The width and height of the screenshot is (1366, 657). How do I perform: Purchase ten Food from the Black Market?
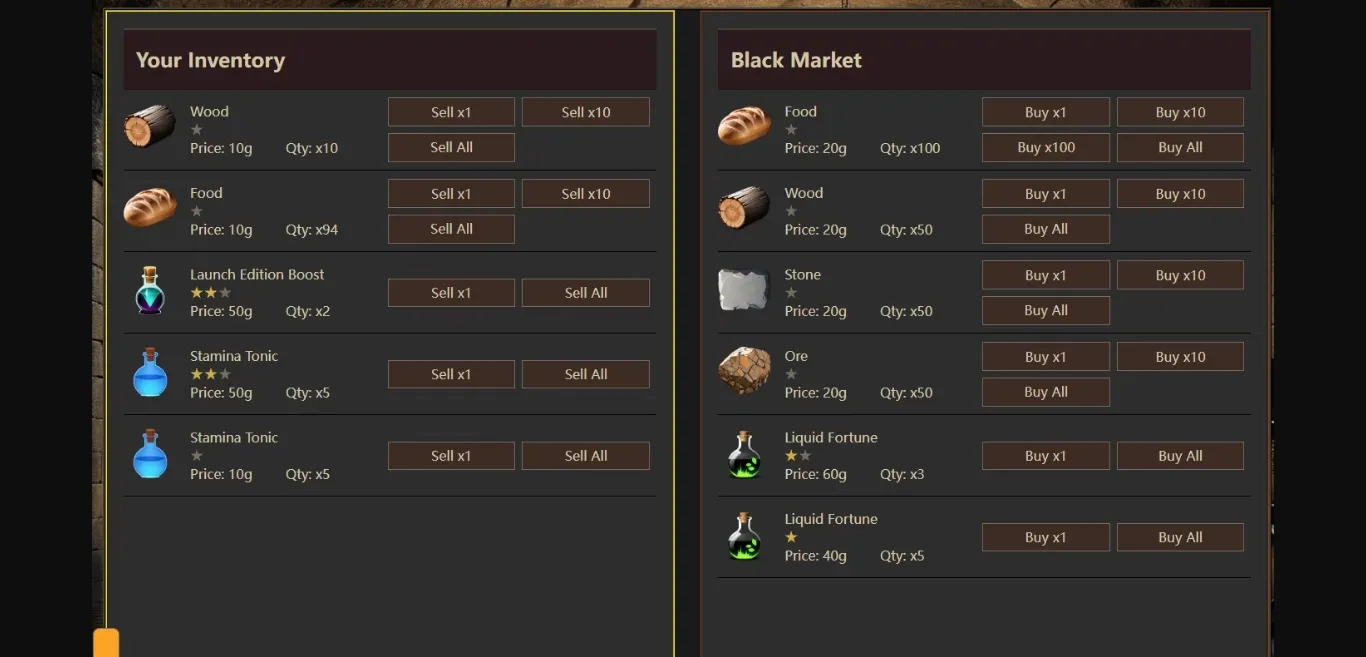1180,112
